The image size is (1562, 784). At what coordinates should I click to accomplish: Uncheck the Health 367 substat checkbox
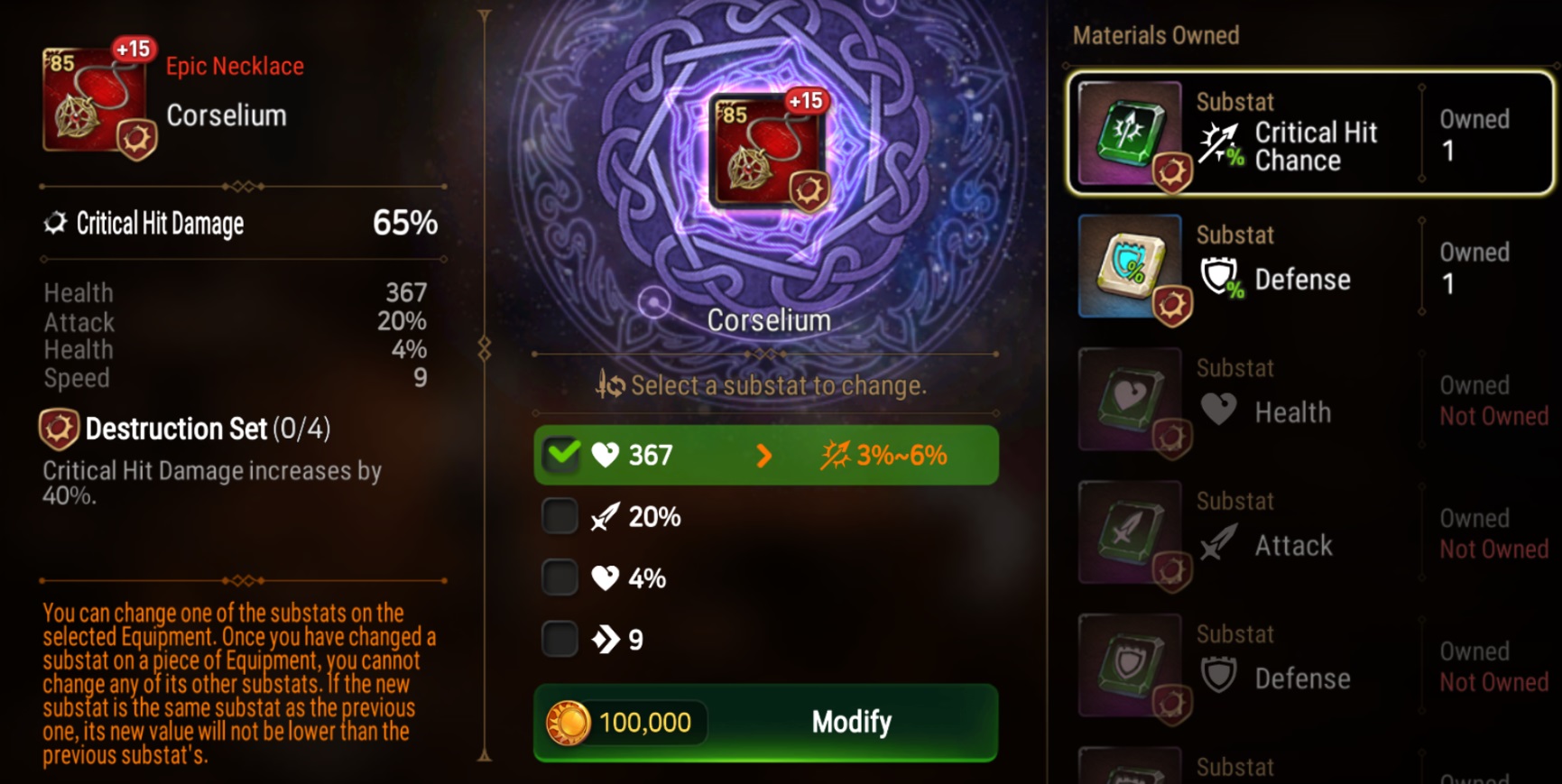coord(562,455)
